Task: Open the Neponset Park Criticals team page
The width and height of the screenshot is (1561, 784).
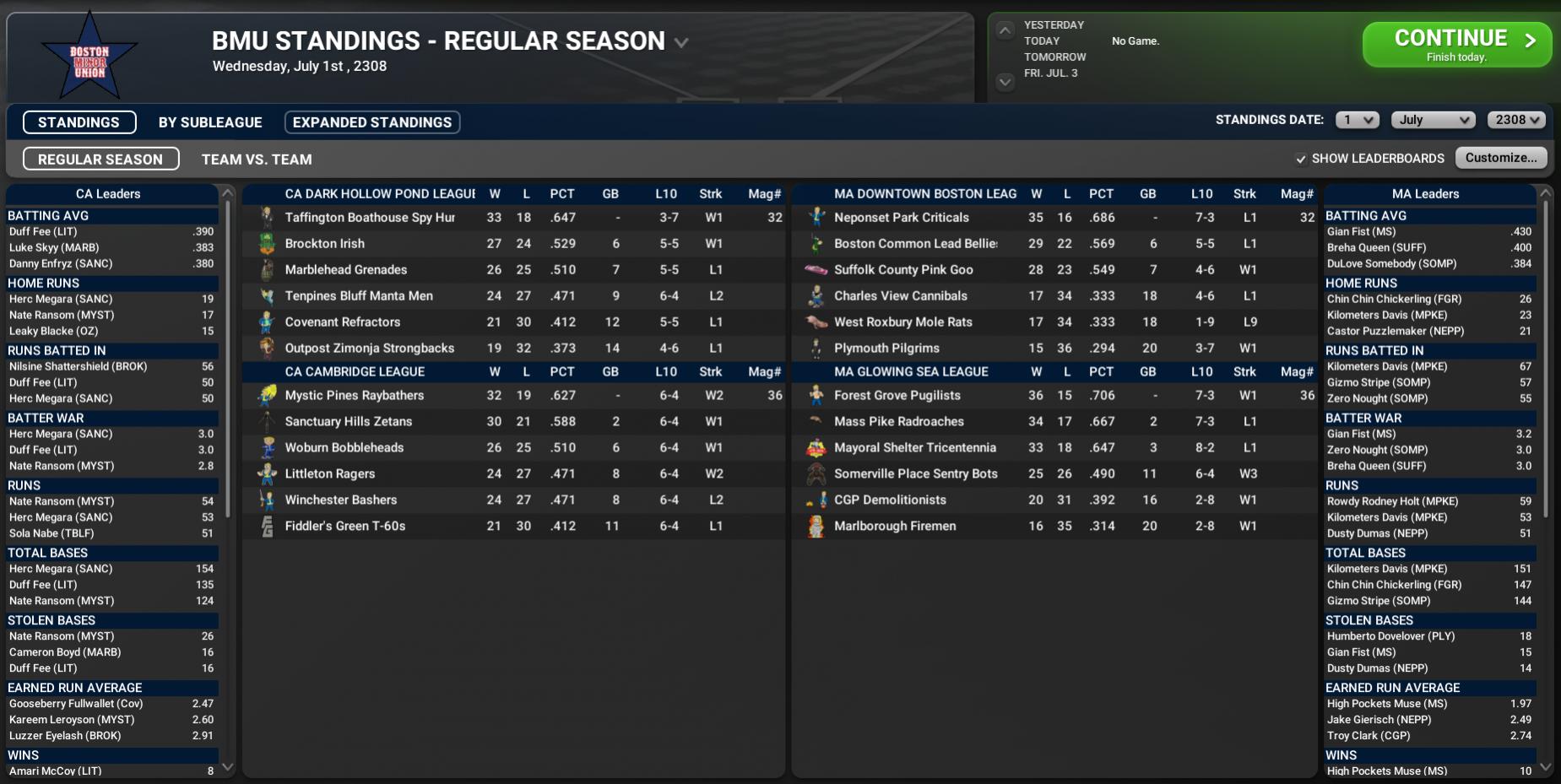Action: pyautogui.click(x=901, y=218)
